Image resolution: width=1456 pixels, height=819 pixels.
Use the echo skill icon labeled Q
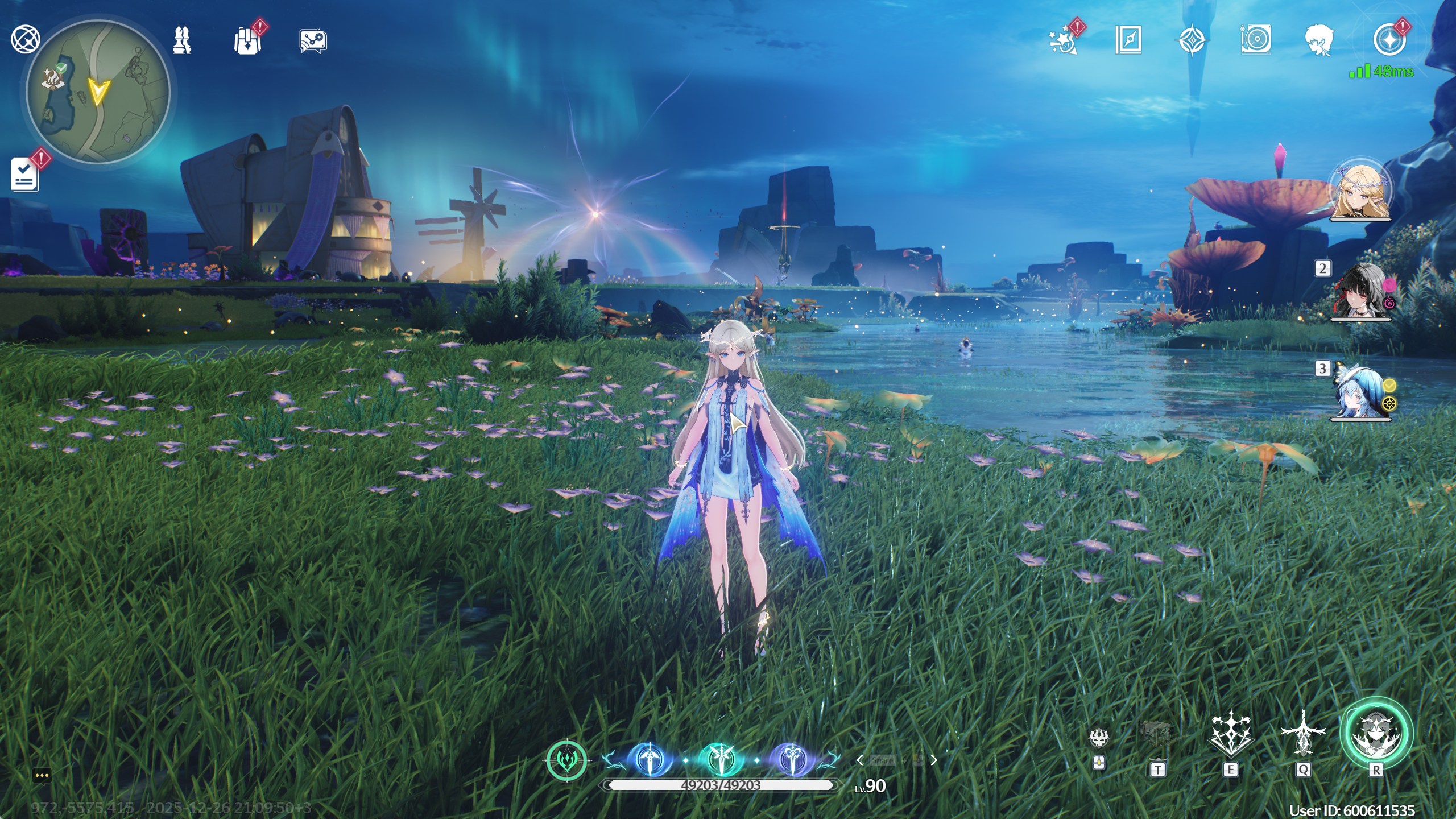(1303, 734)
